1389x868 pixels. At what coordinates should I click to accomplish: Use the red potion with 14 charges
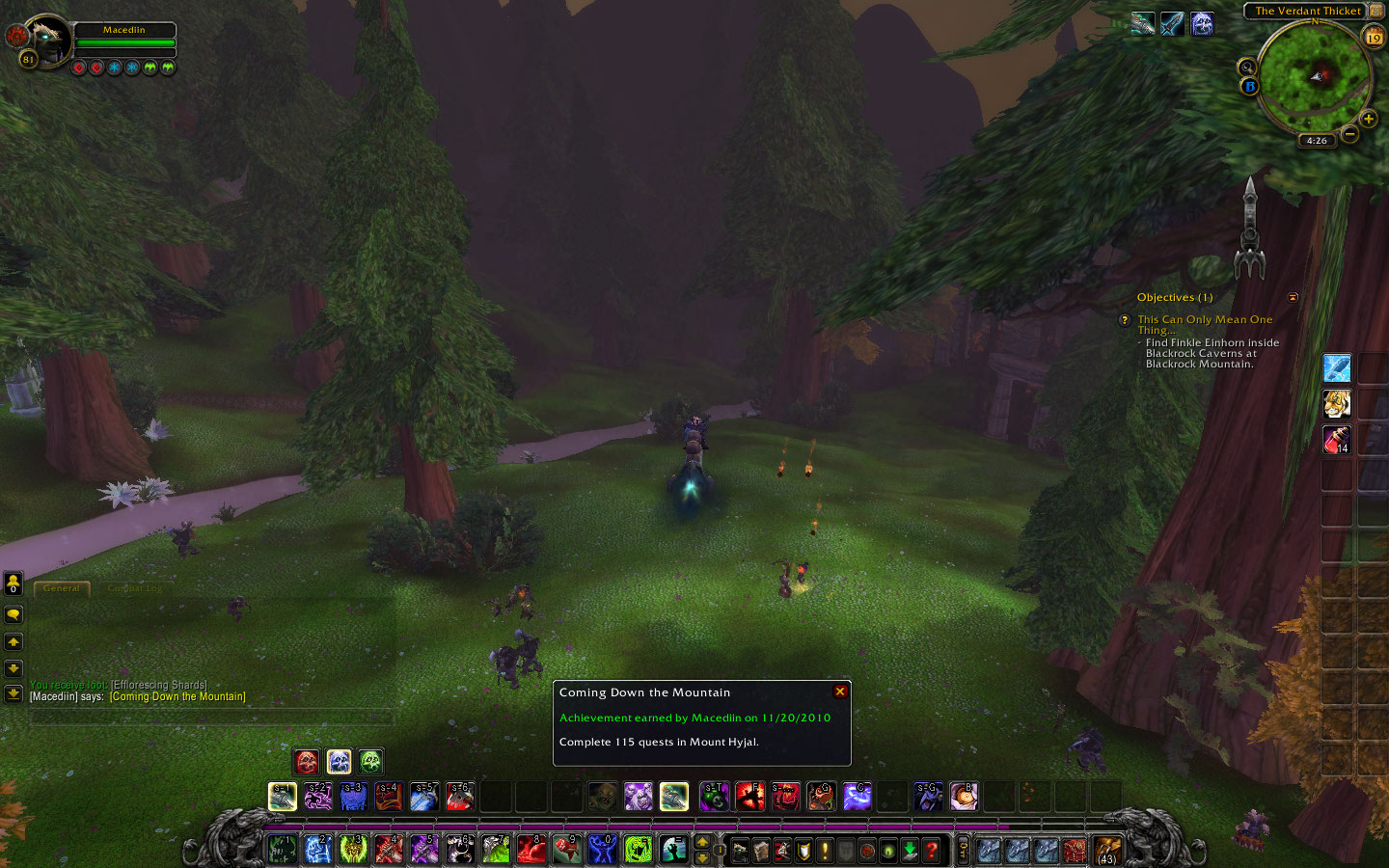point(1336,439)
